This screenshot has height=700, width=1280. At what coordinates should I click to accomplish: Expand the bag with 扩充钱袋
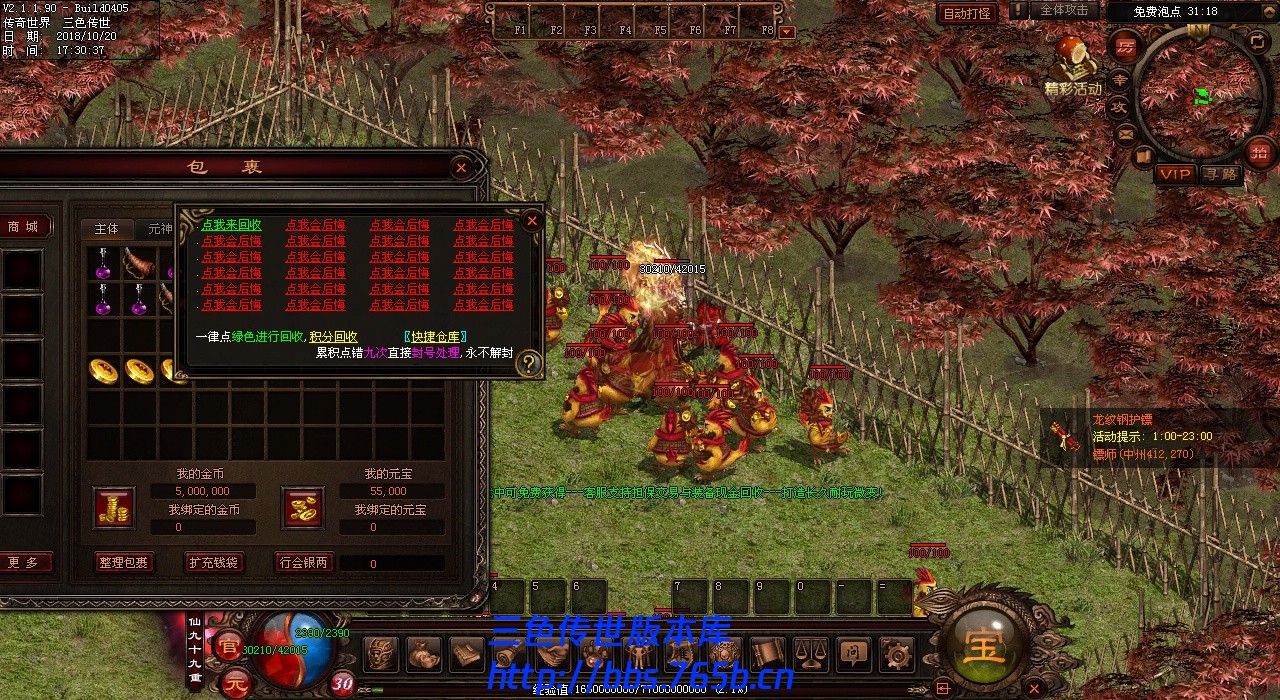[214, 563]
